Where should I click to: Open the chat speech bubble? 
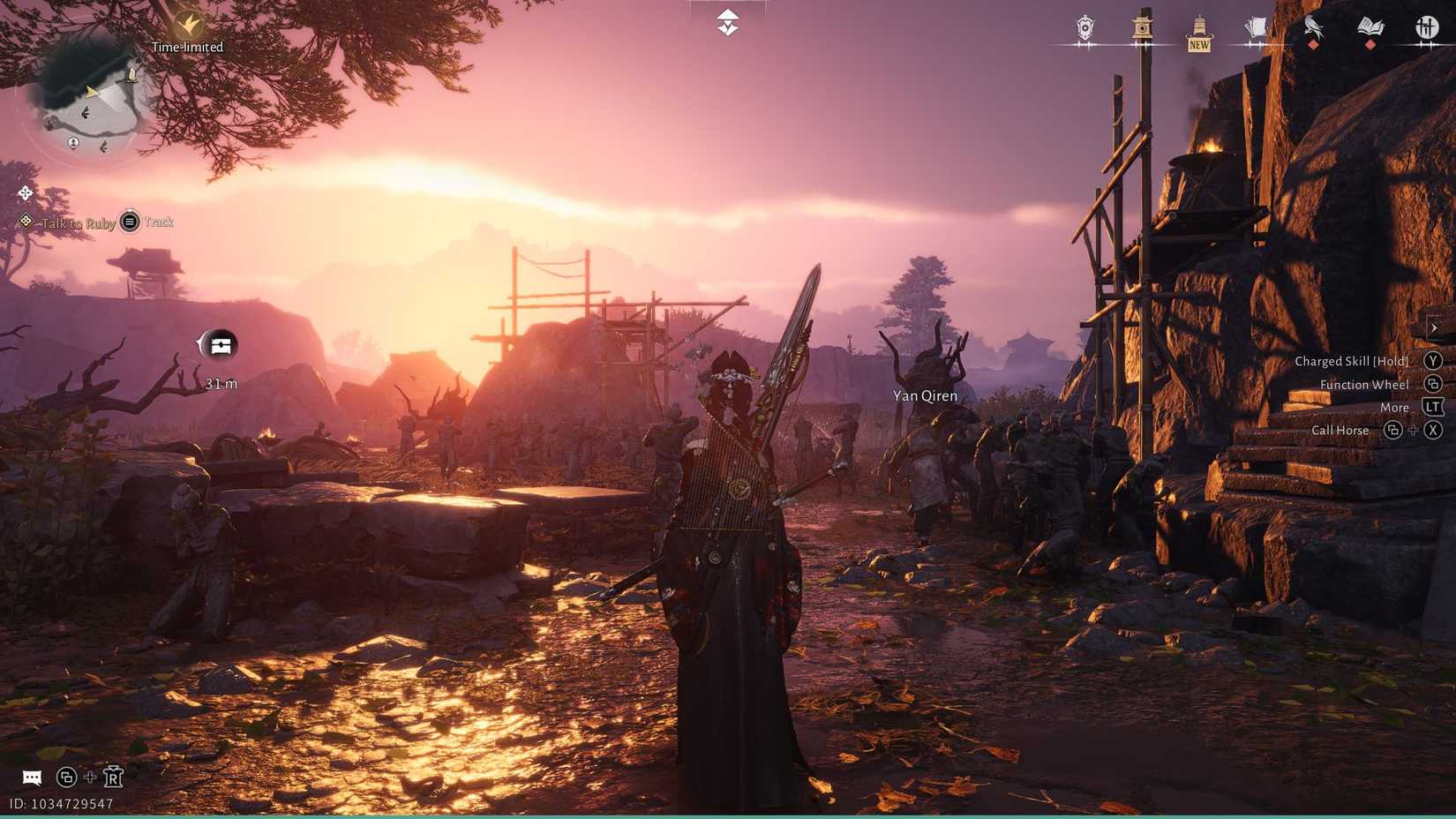point(32,778)
